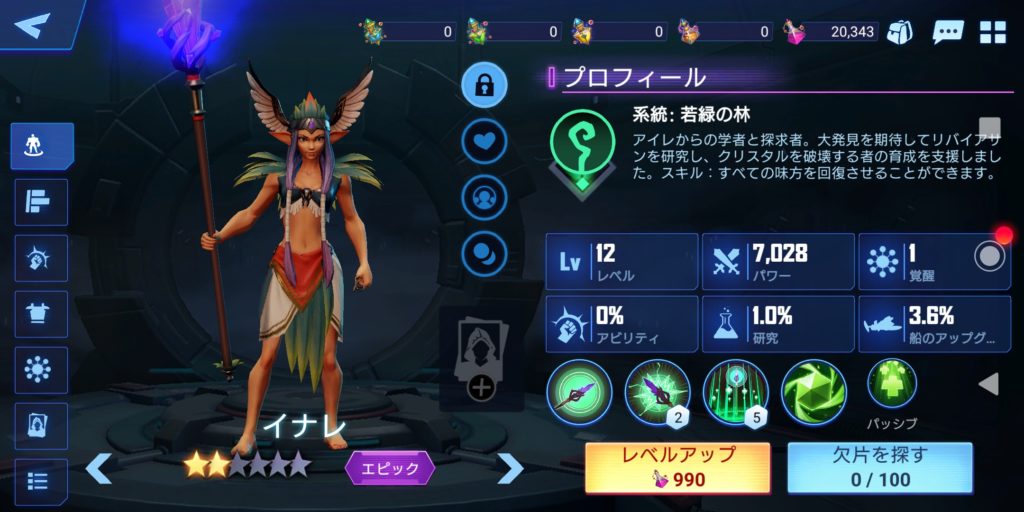Viewport: 1024px width, 512px height.
Task: Switch to previous hero with left arrow
Action: coord(98,468)
